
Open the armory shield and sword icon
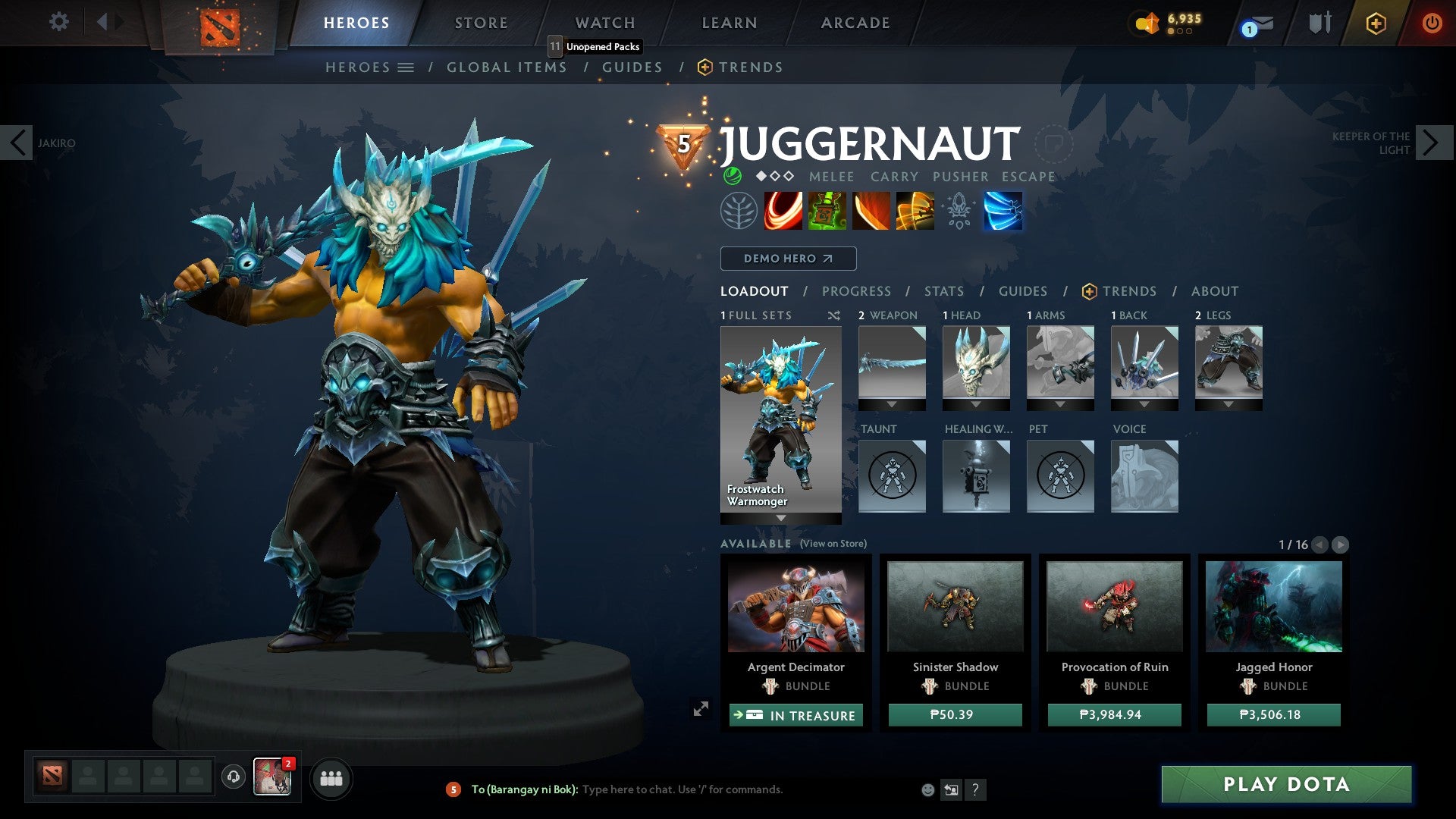click(x=1319, y=22)
